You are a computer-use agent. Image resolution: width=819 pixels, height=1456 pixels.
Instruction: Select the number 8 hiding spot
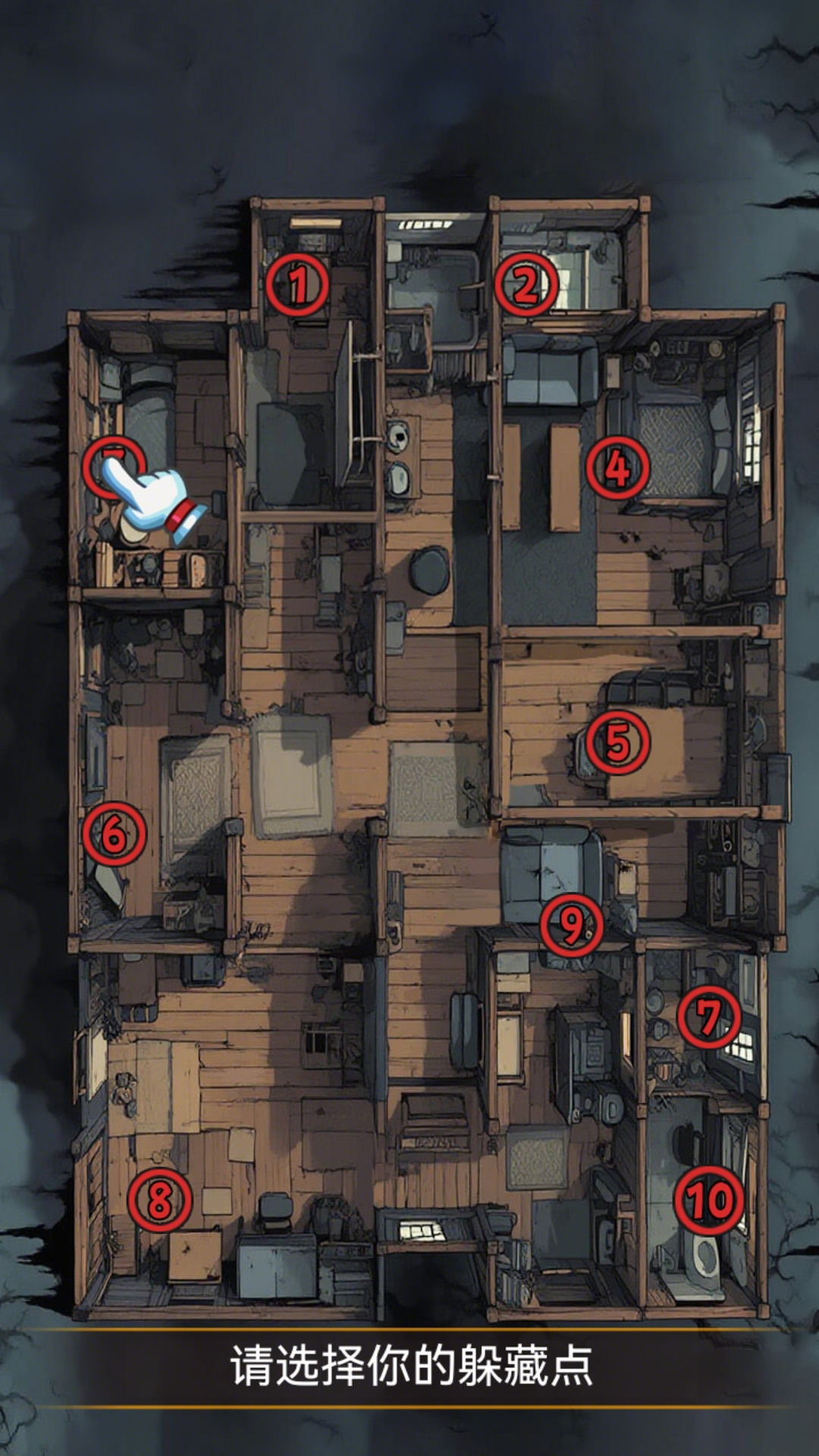[x=159, y=1199]
